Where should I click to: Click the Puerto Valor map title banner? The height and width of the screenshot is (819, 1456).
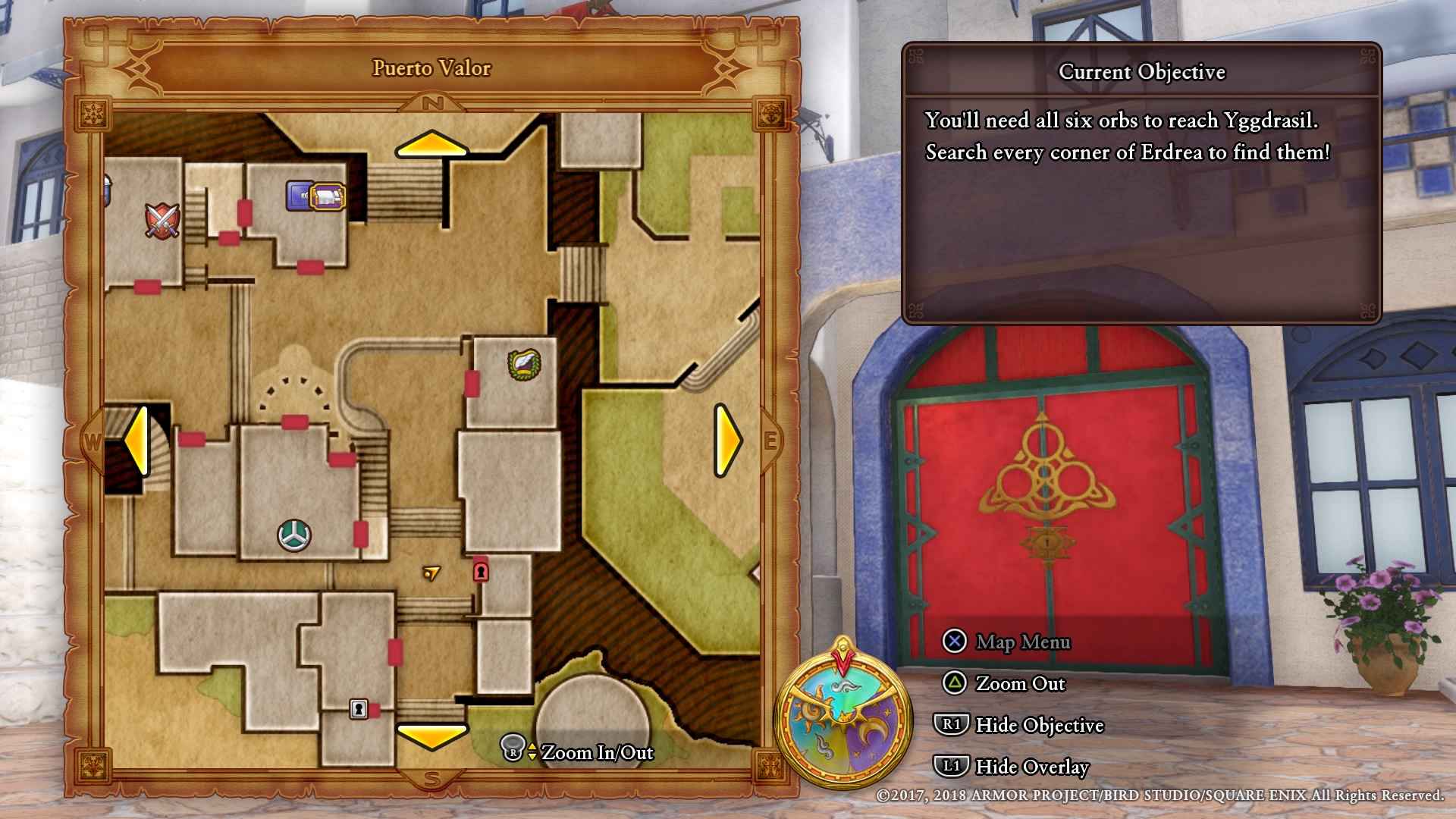431,68
